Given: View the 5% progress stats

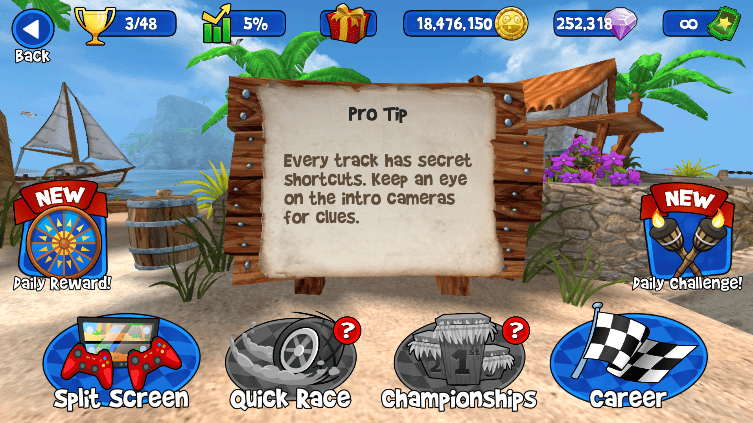Looking at the screenshot, I should (243, 24).
